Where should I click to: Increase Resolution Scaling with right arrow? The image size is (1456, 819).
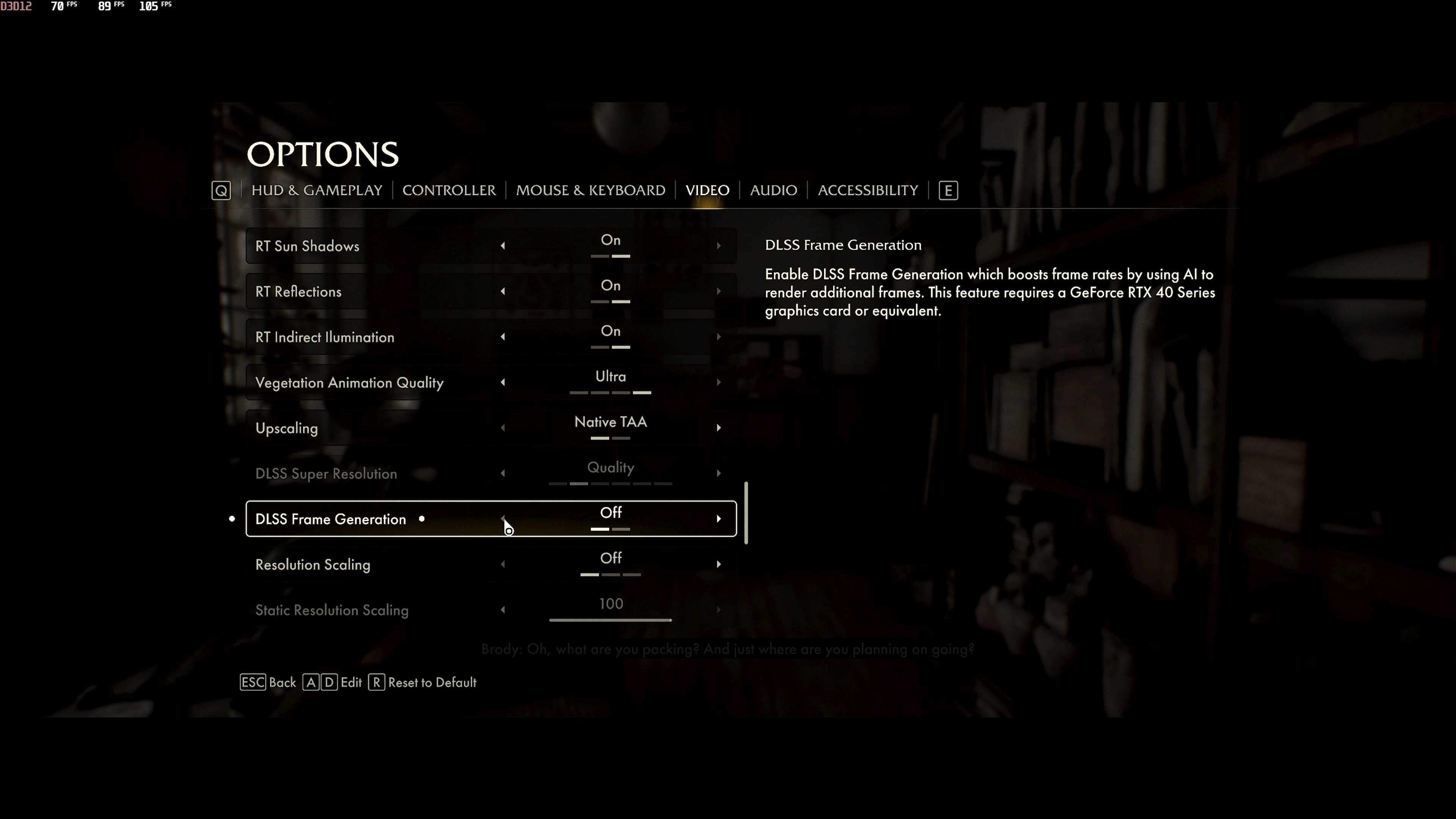tap(719, 564)
